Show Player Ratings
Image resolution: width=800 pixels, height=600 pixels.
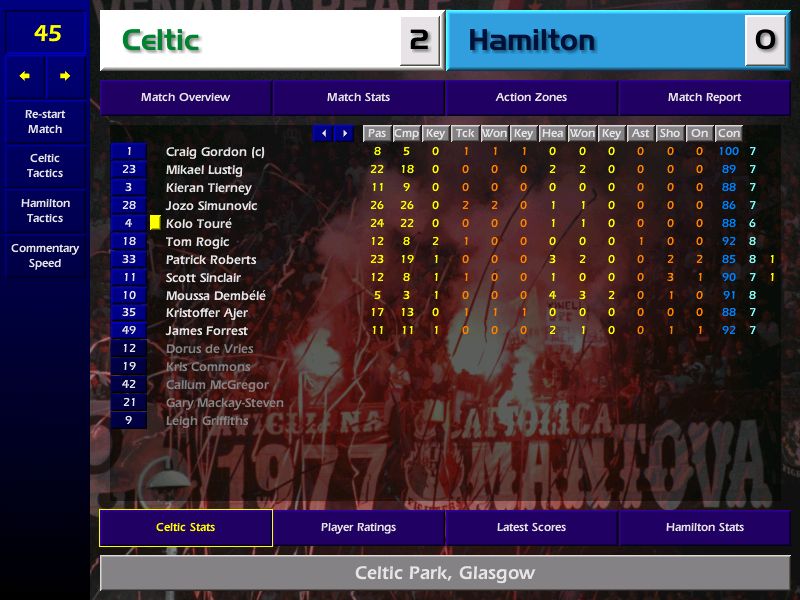coord(358,528)
